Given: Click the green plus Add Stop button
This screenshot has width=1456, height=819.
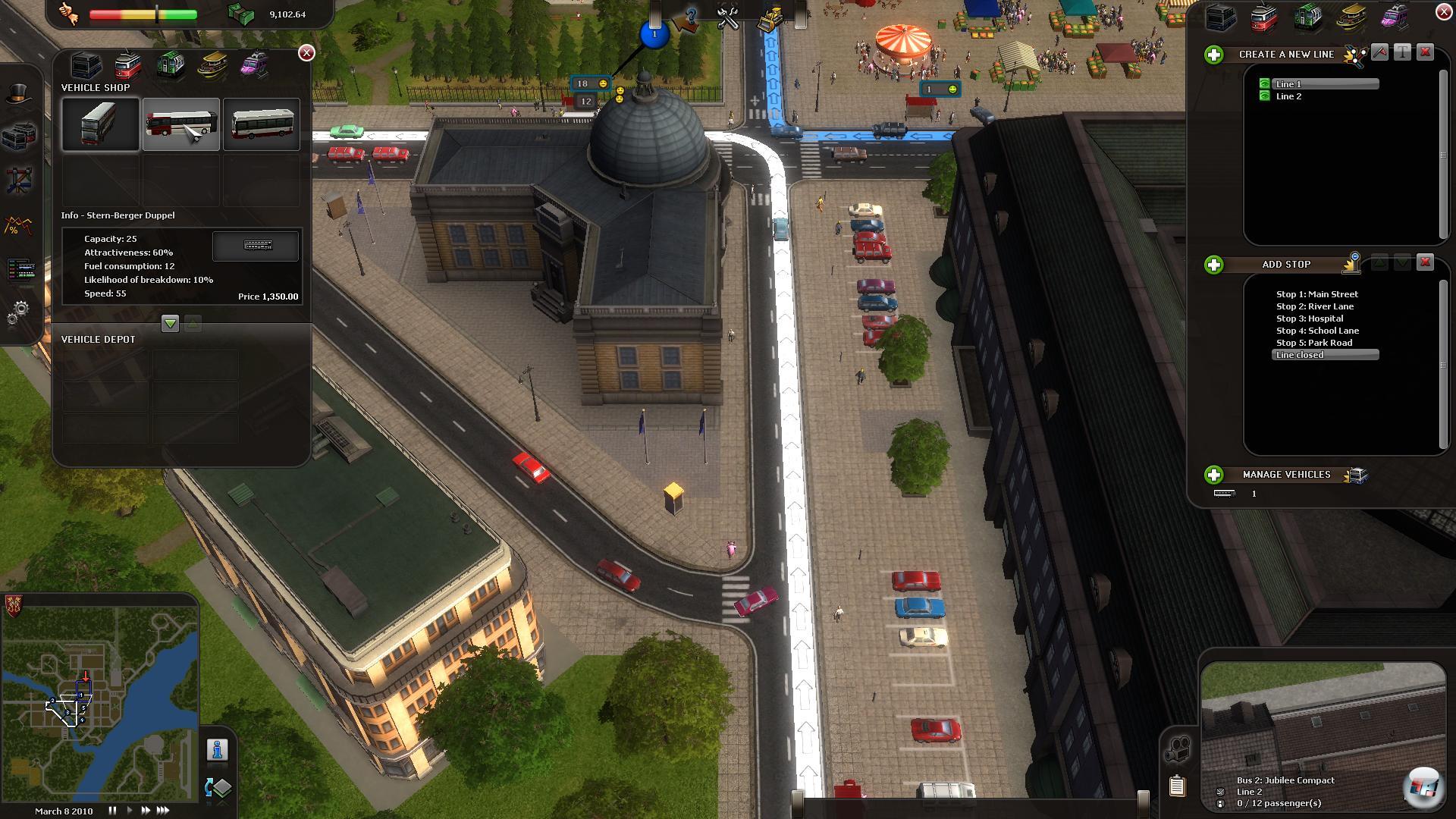Looking at the screenshot, I should click(x=1214, y=265).
